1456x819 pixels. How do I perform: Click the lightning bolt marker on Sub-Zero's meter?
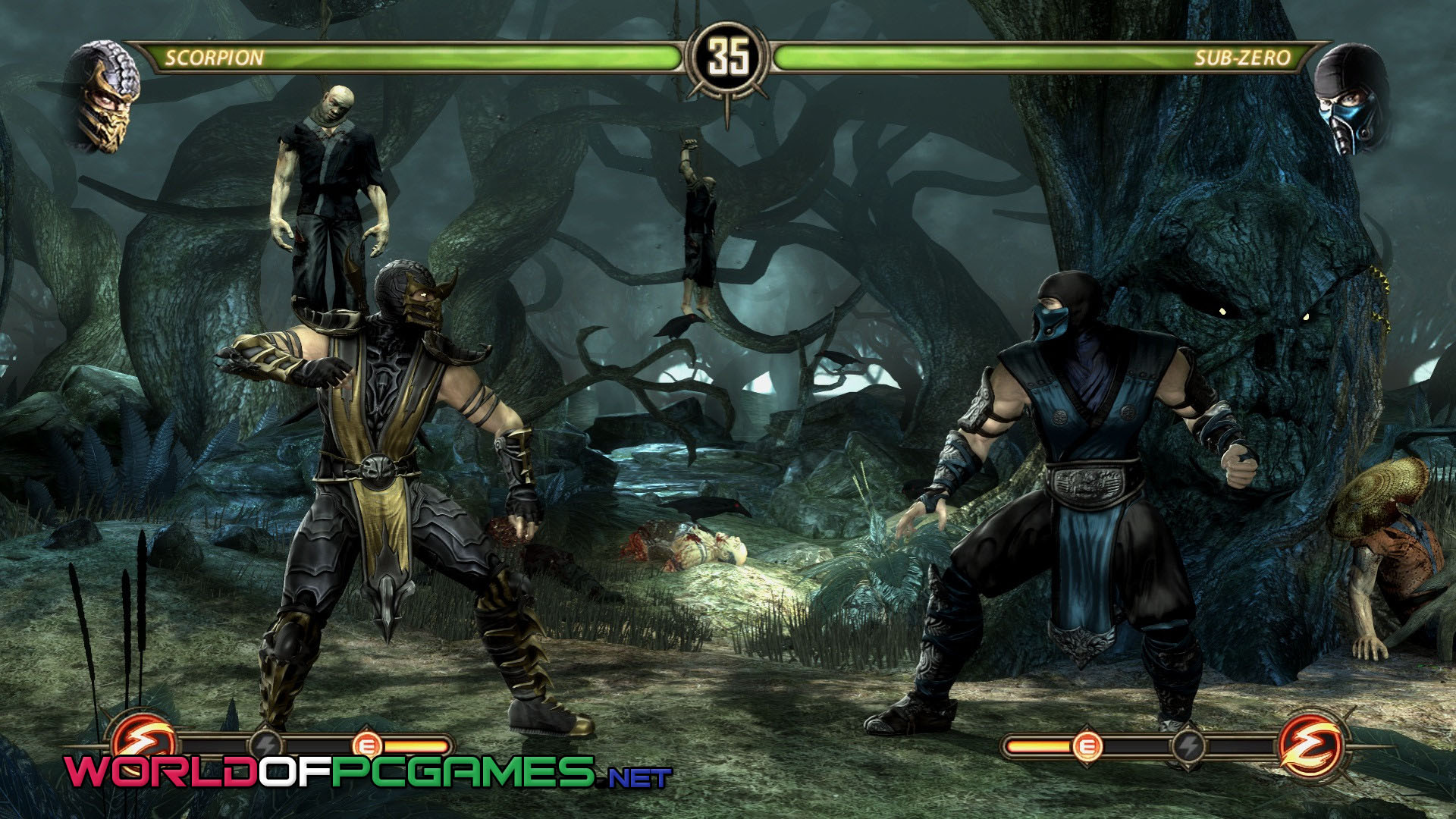coord(1187,745)
